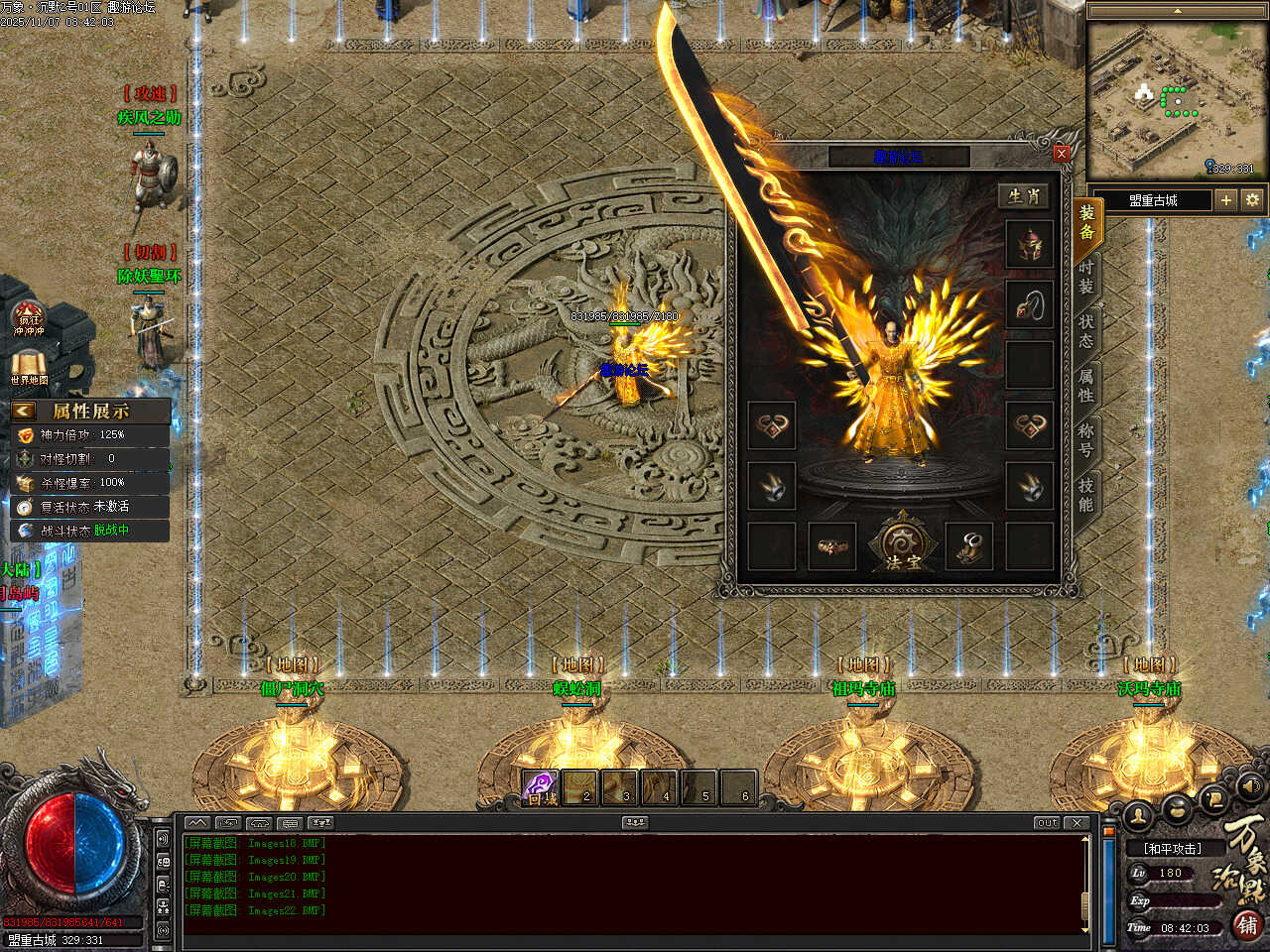The height and width of the screenshot is (952, 1270).
Task: Switch to the 时装 fashion tab
Action: pos(1086,277)
